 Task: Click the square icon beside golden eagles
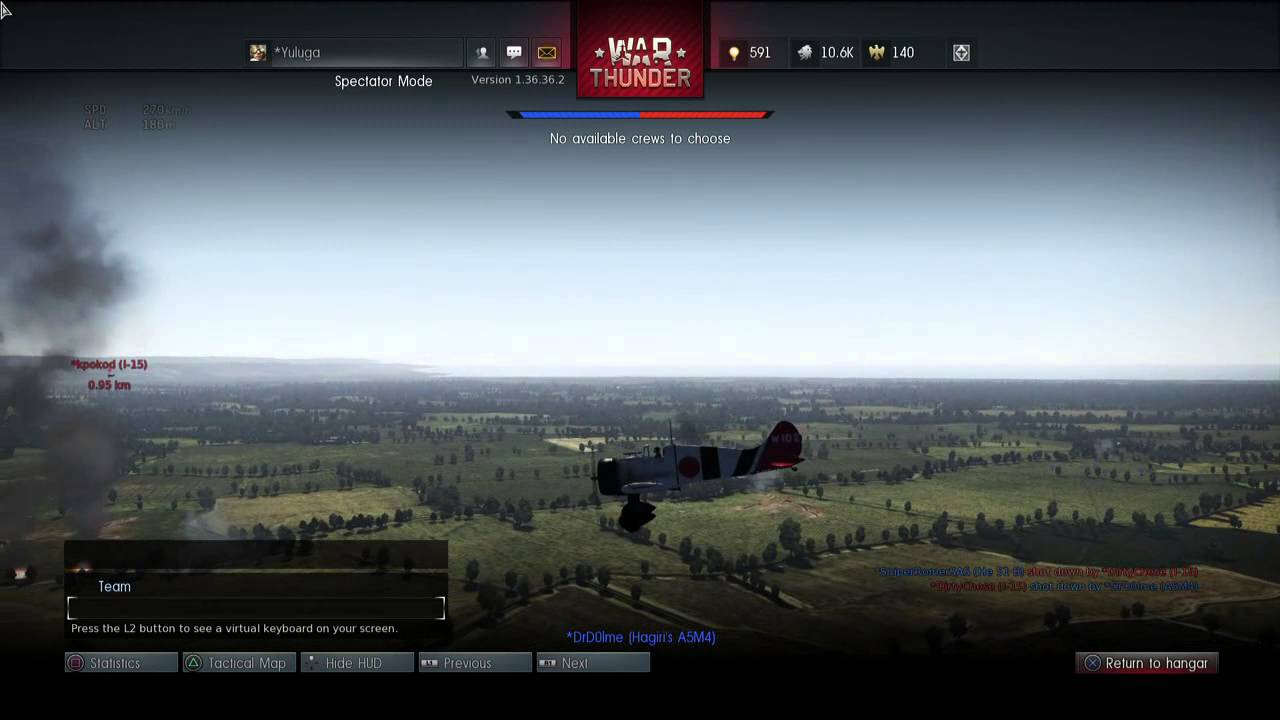coord(961,53)
